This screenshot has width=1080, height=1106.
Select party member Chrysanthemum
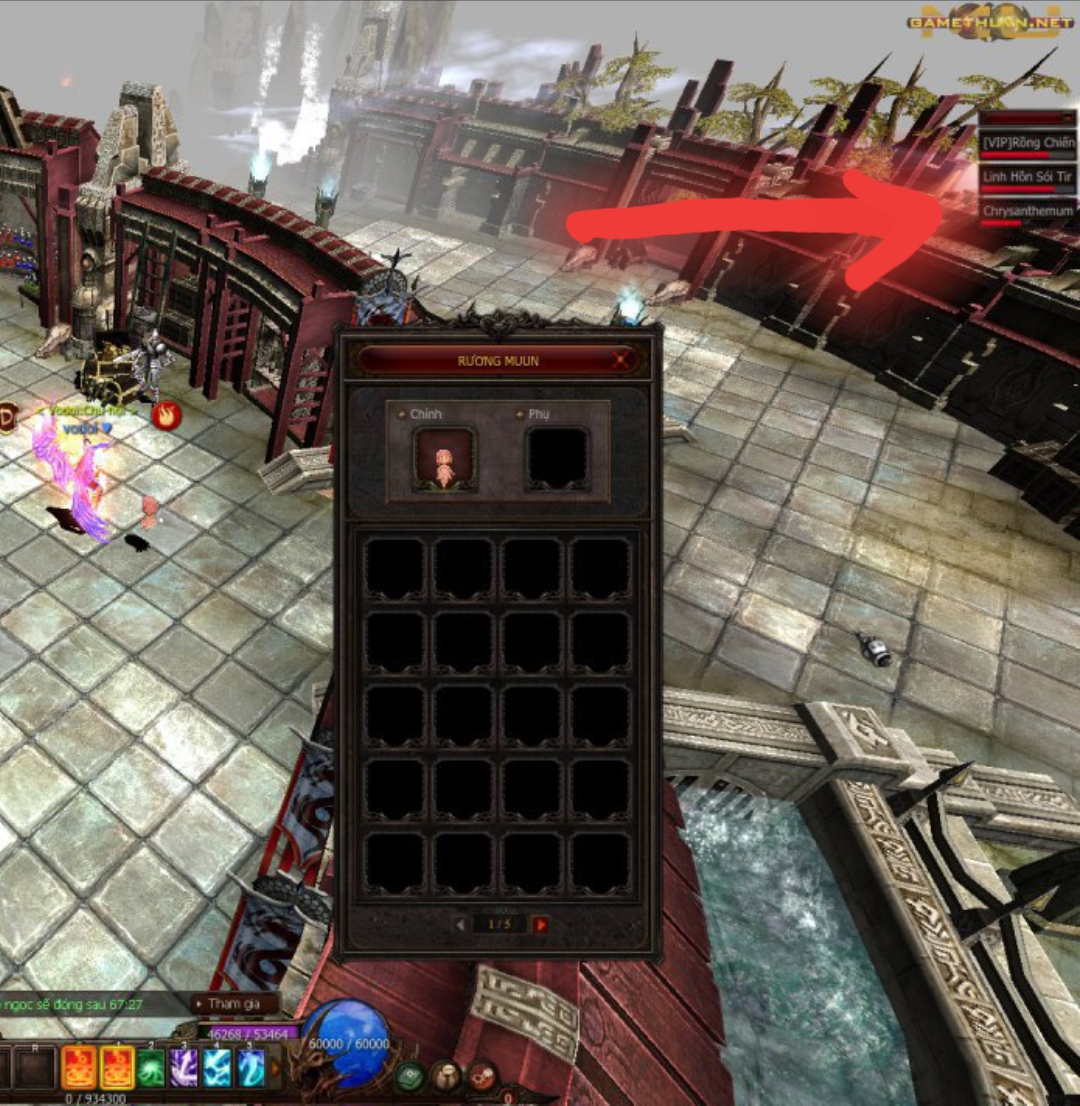tap(1027, 212)
